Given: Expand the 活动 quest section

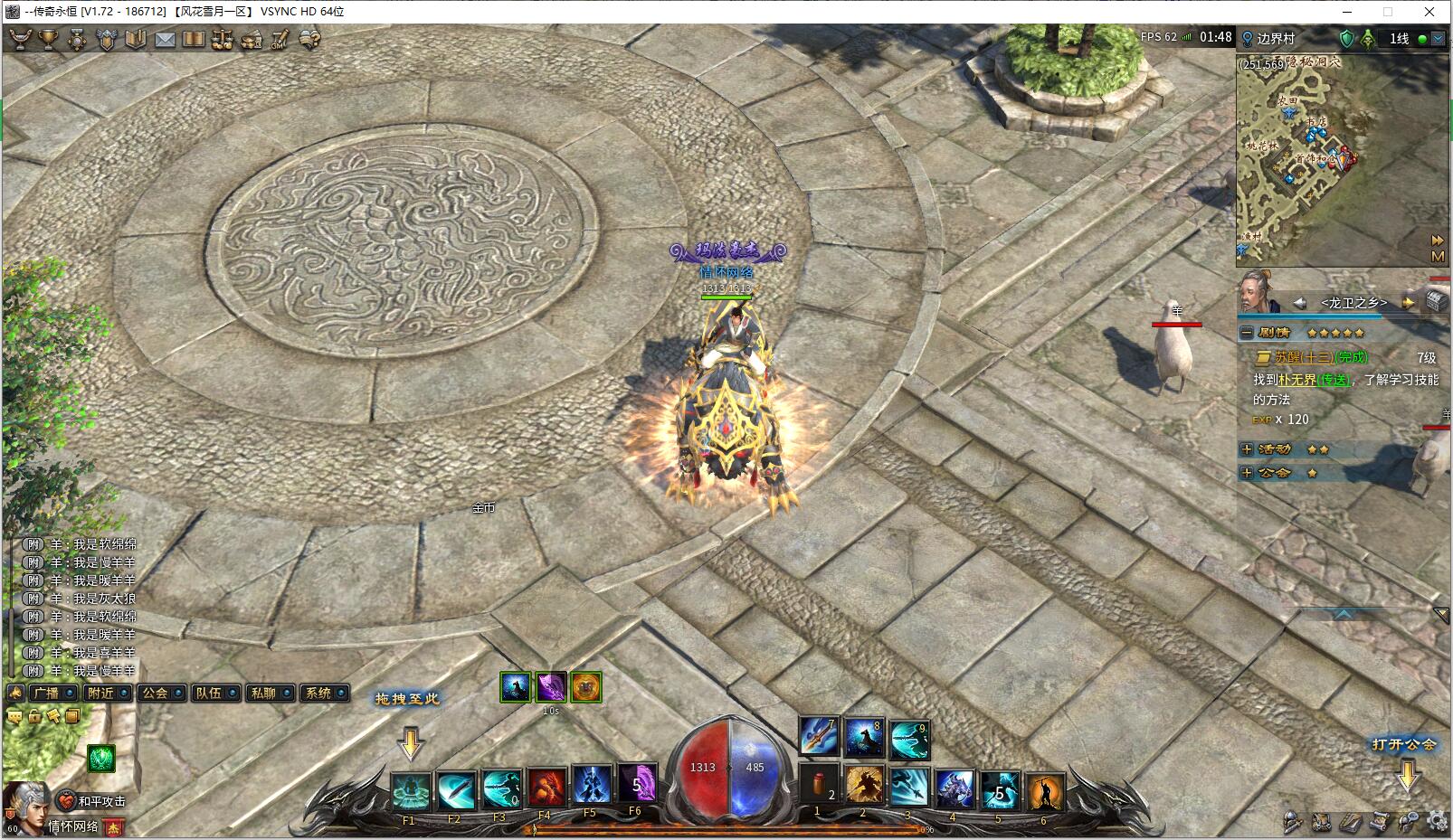Looking at the screenshot, I should tap(1247, 449).
